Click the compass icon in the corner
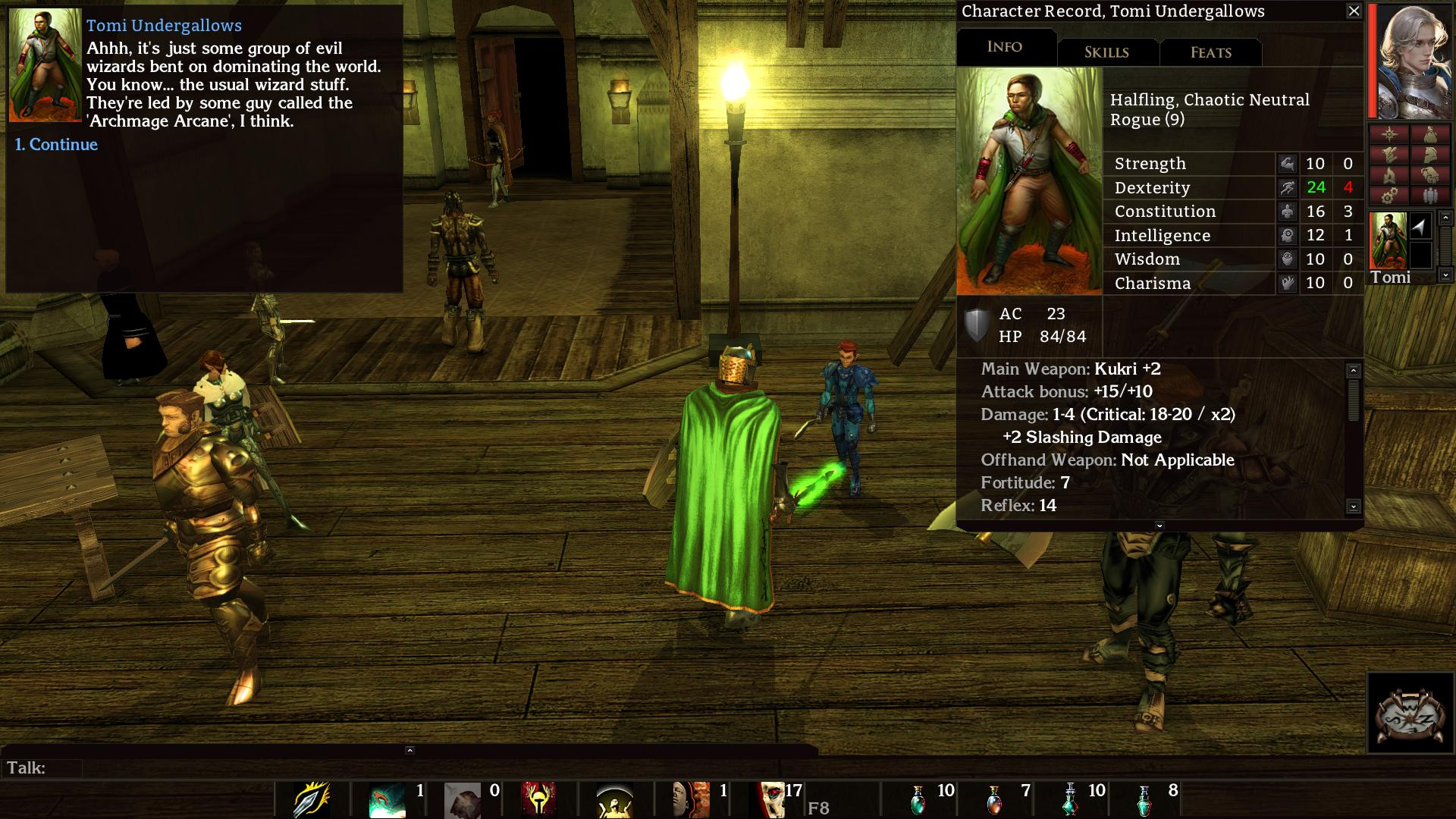 1410,713
